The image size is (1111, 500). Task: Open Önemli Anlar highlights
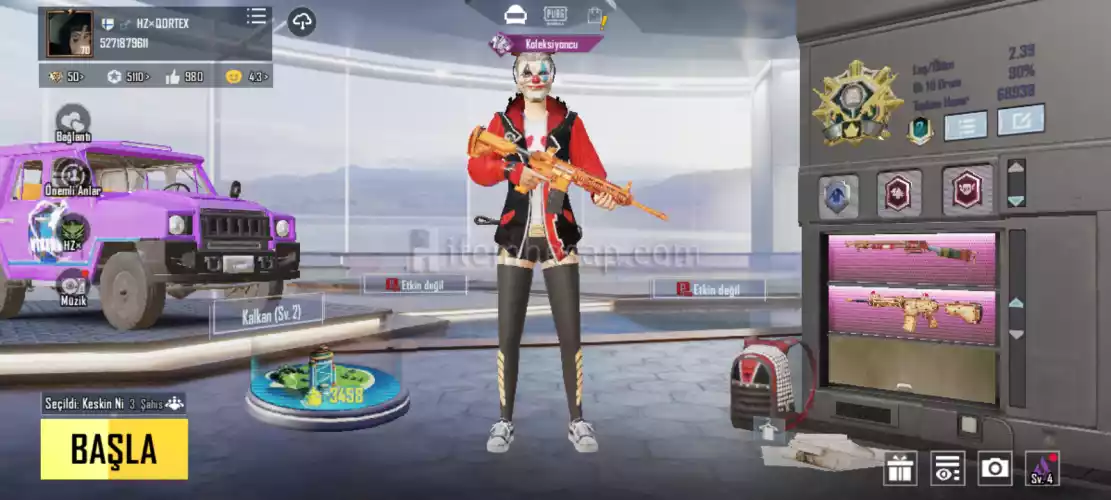tap(73, 176)
